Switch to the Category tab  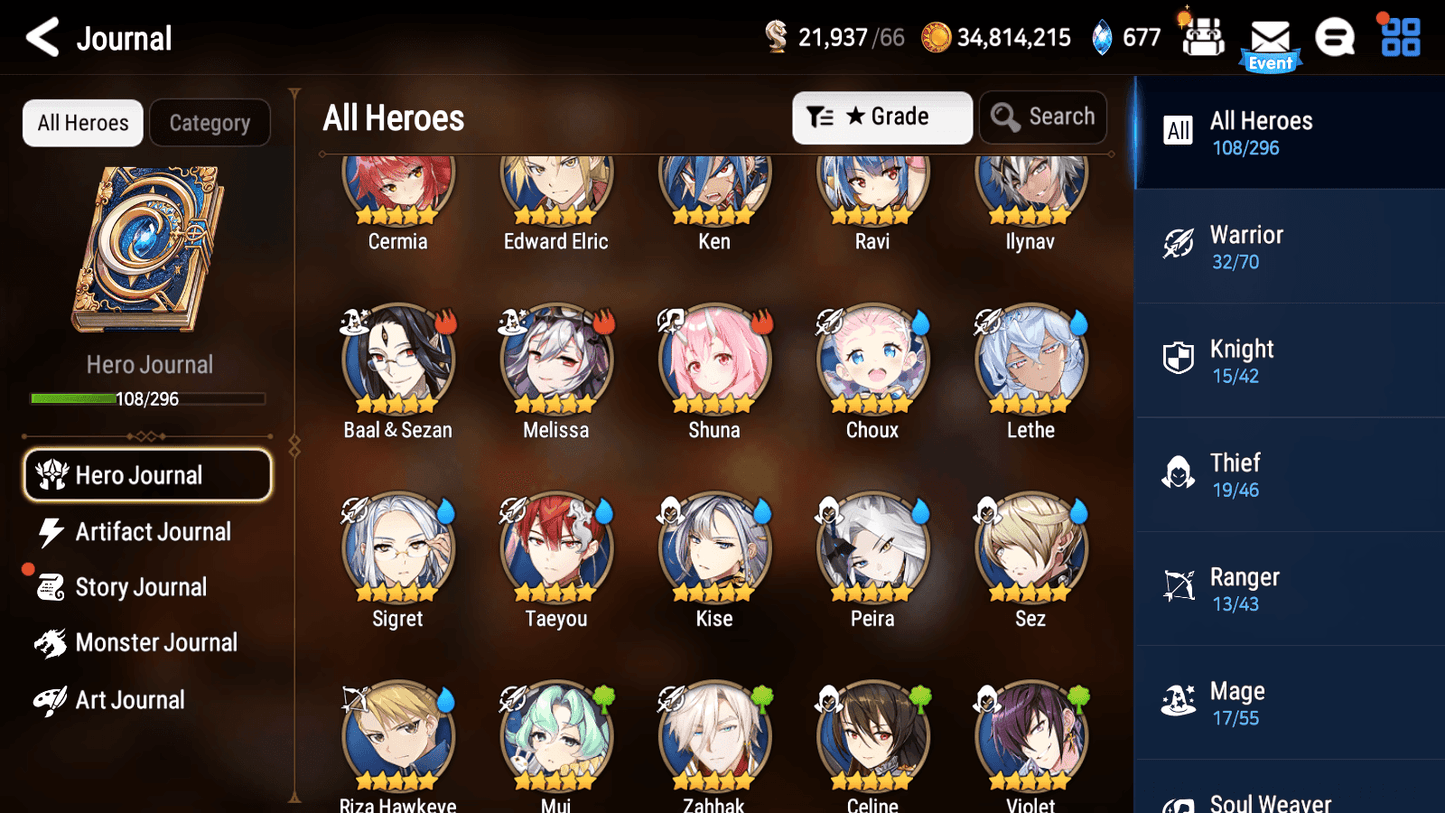(210, 122)
